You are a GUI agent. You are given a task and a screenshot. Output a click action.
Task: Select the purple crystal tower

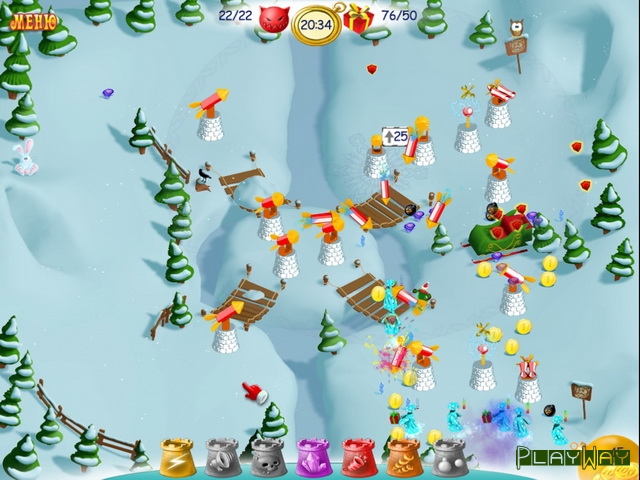[x=312, y=457]
